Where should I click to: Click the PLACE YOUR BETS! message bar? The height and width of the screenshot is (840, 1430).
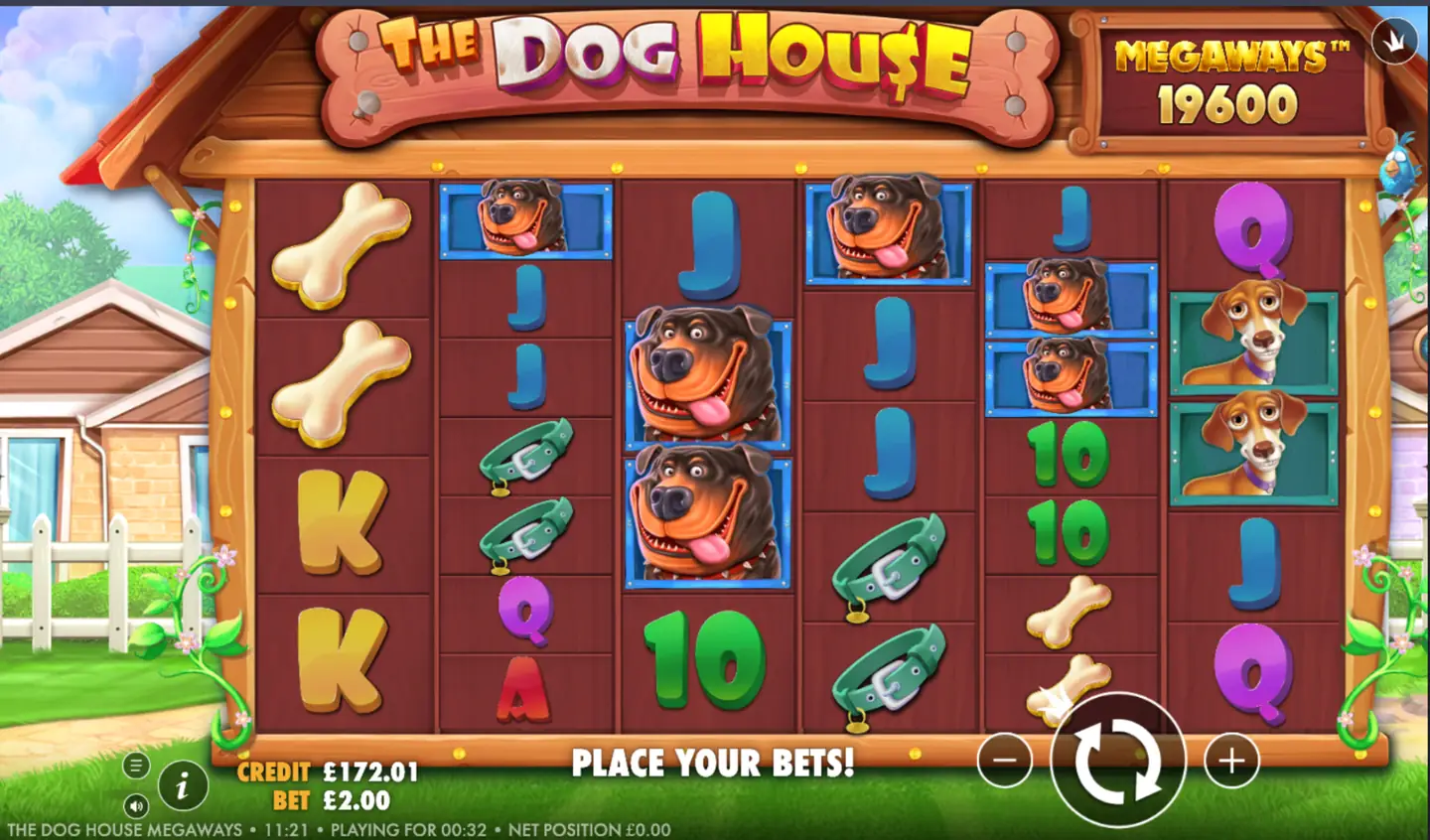click(x=713, y=765)
